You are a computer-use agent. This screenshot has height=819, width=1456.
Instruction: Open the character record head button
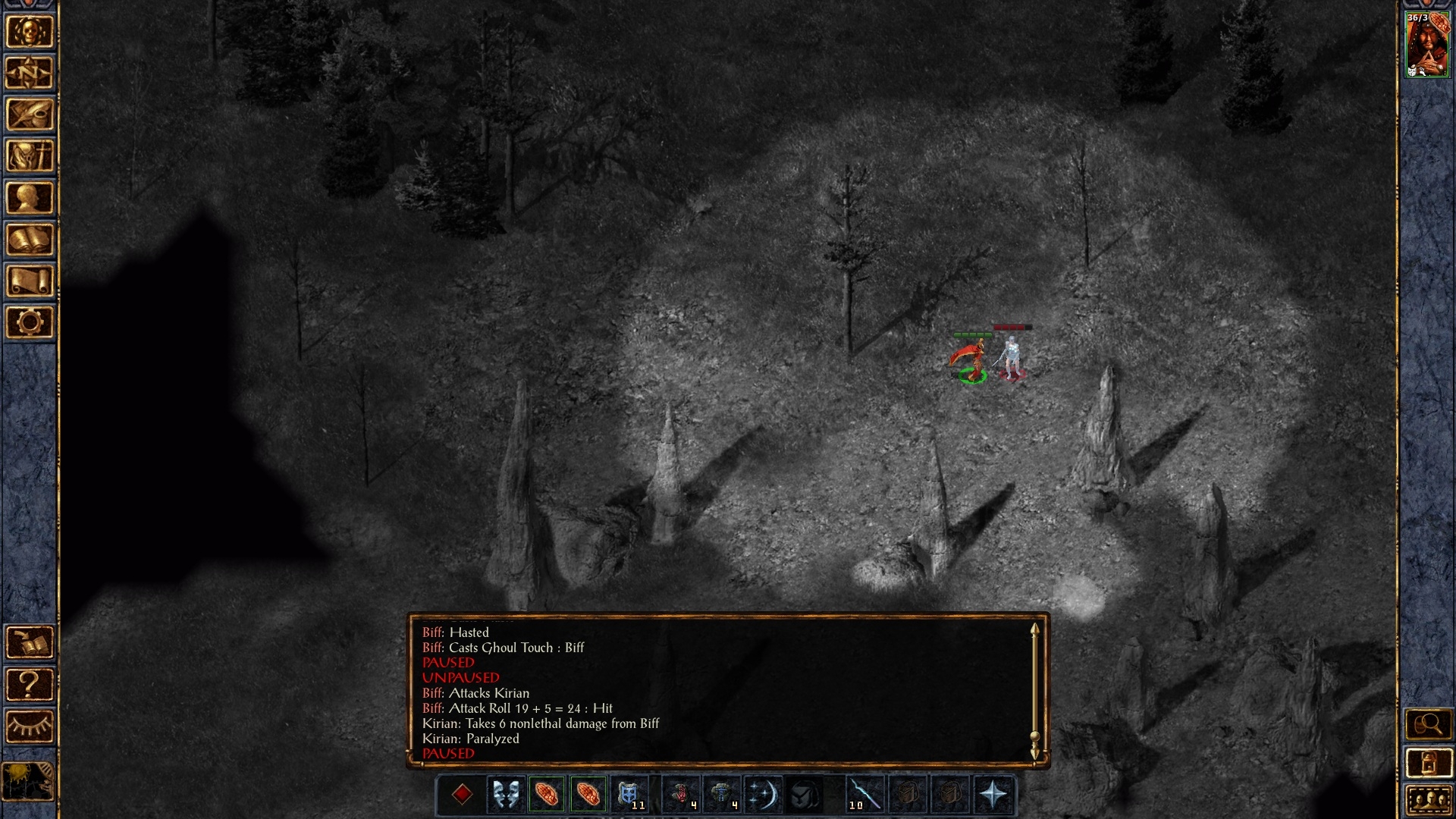pos(30,199)
